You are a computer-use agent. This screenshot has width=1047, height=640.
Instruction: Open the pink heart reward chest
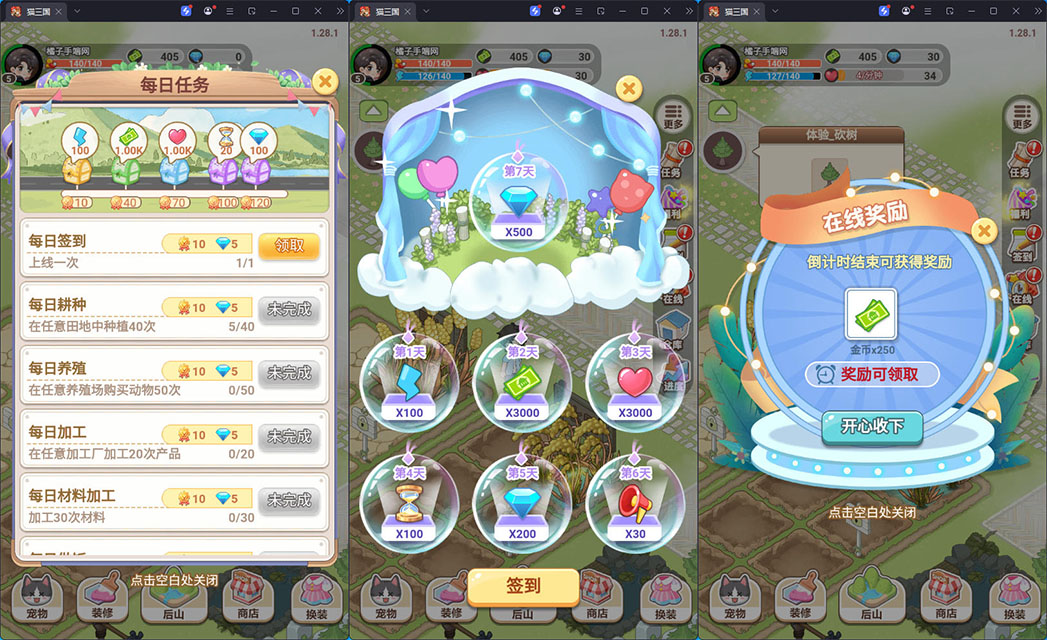177,170
